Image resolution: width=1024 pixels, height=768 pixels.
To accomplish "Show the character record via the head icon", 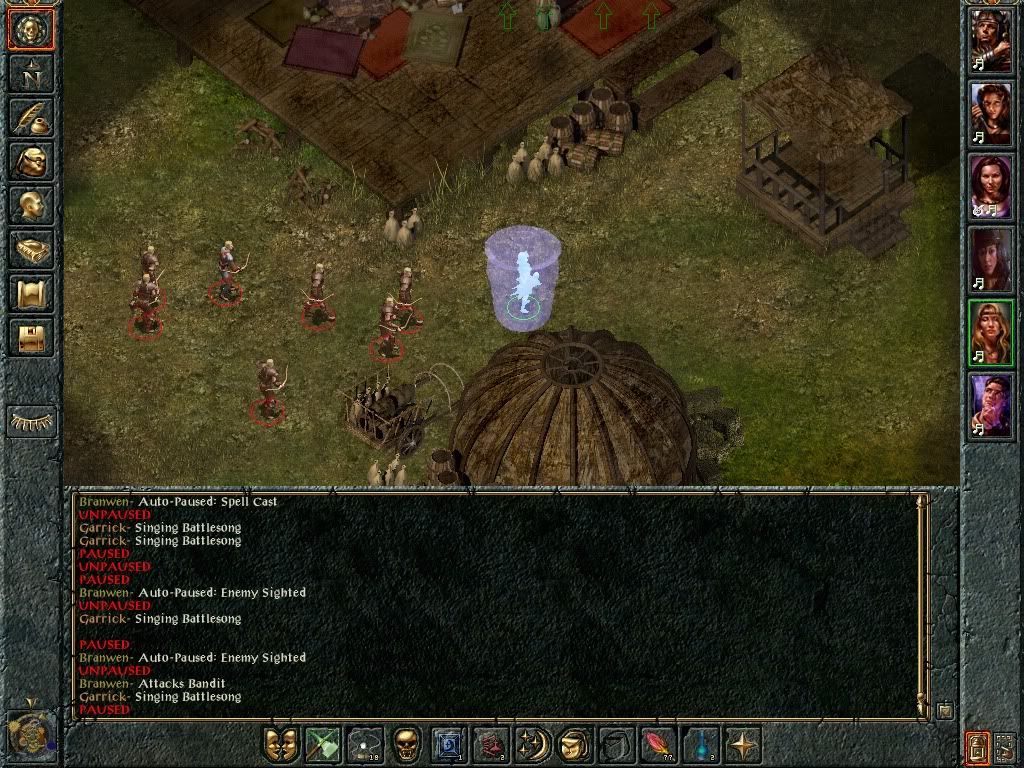I will click(31, 205).
